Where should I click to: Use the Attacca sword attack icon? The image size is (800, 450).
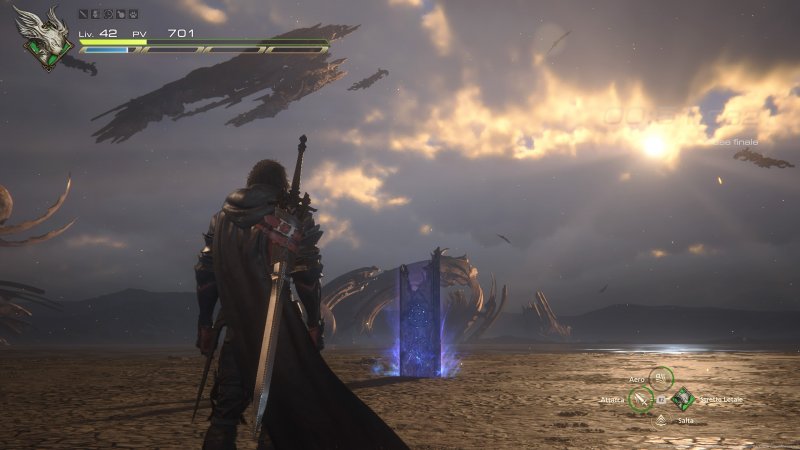[640, 399]
